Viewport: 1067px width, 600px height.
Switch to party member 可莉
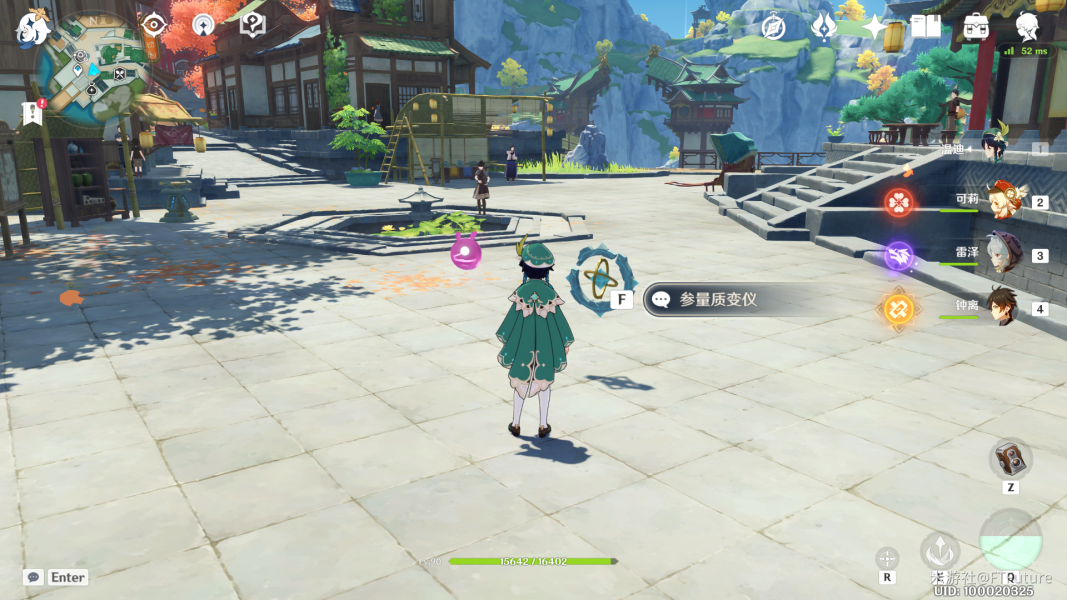click(x=1003, y=201)
